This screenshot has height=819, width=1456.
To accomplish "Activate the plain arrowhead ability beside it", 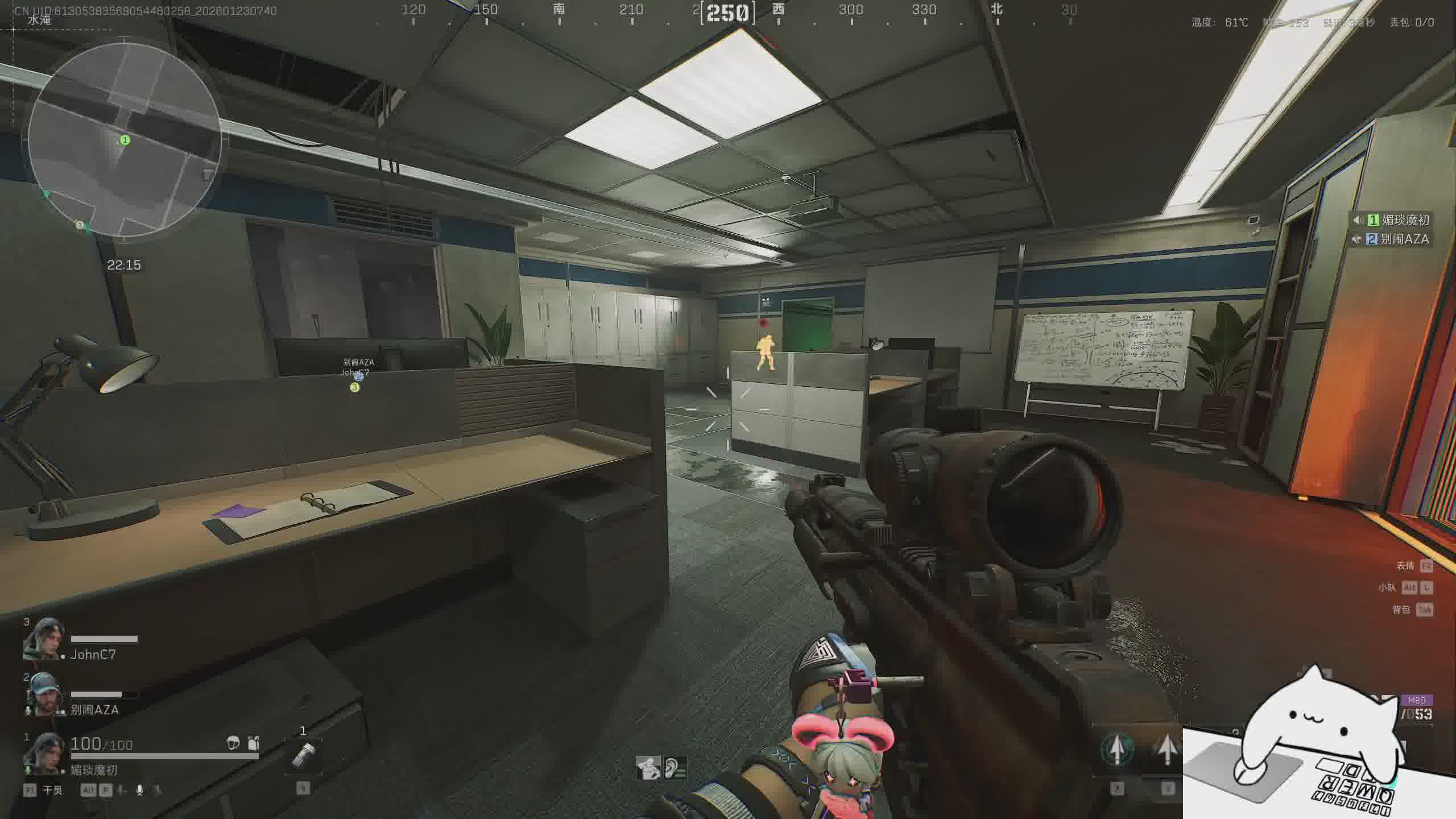I will (x=1167, y=750).
